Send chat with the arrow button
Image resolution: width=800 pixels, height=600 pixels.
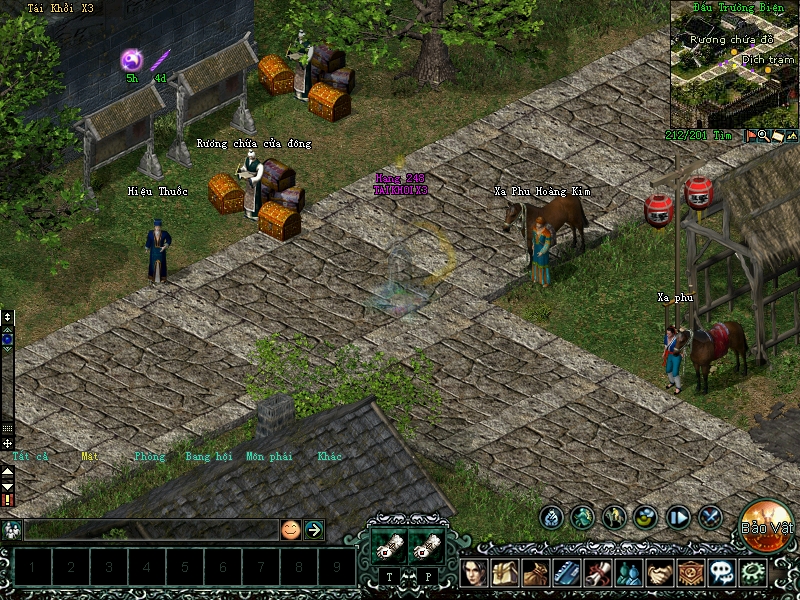pos(314,530)
